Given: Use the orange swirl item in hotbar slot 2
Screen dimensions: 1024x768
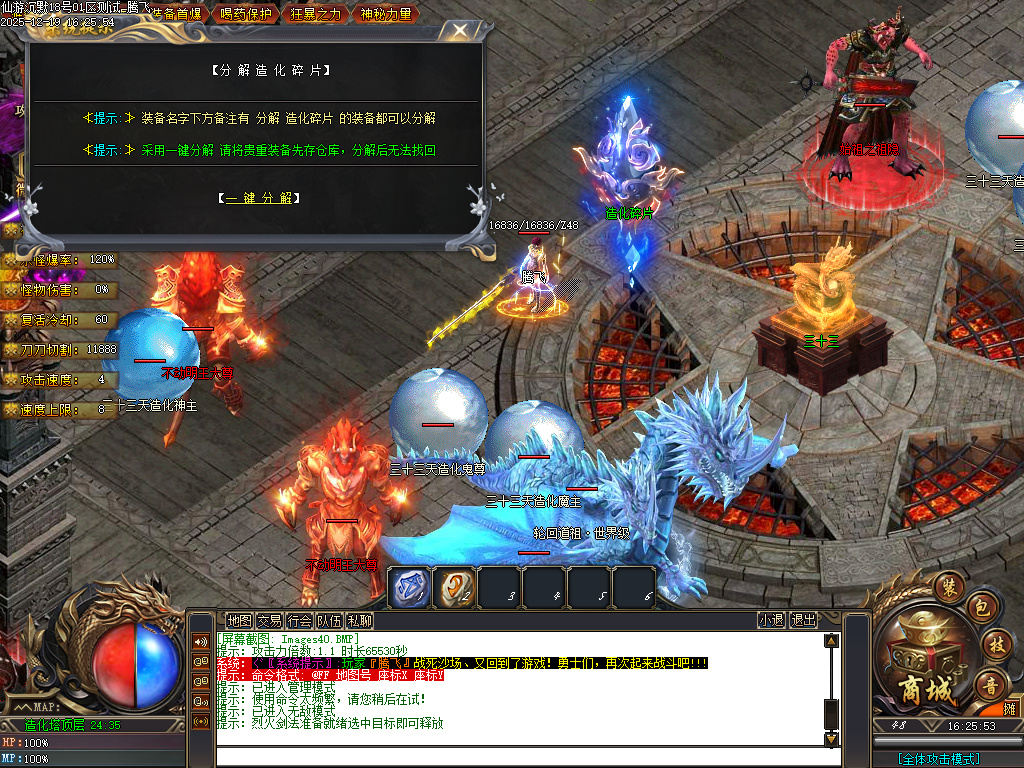Looking at the screenshot, I should point(455,587).
